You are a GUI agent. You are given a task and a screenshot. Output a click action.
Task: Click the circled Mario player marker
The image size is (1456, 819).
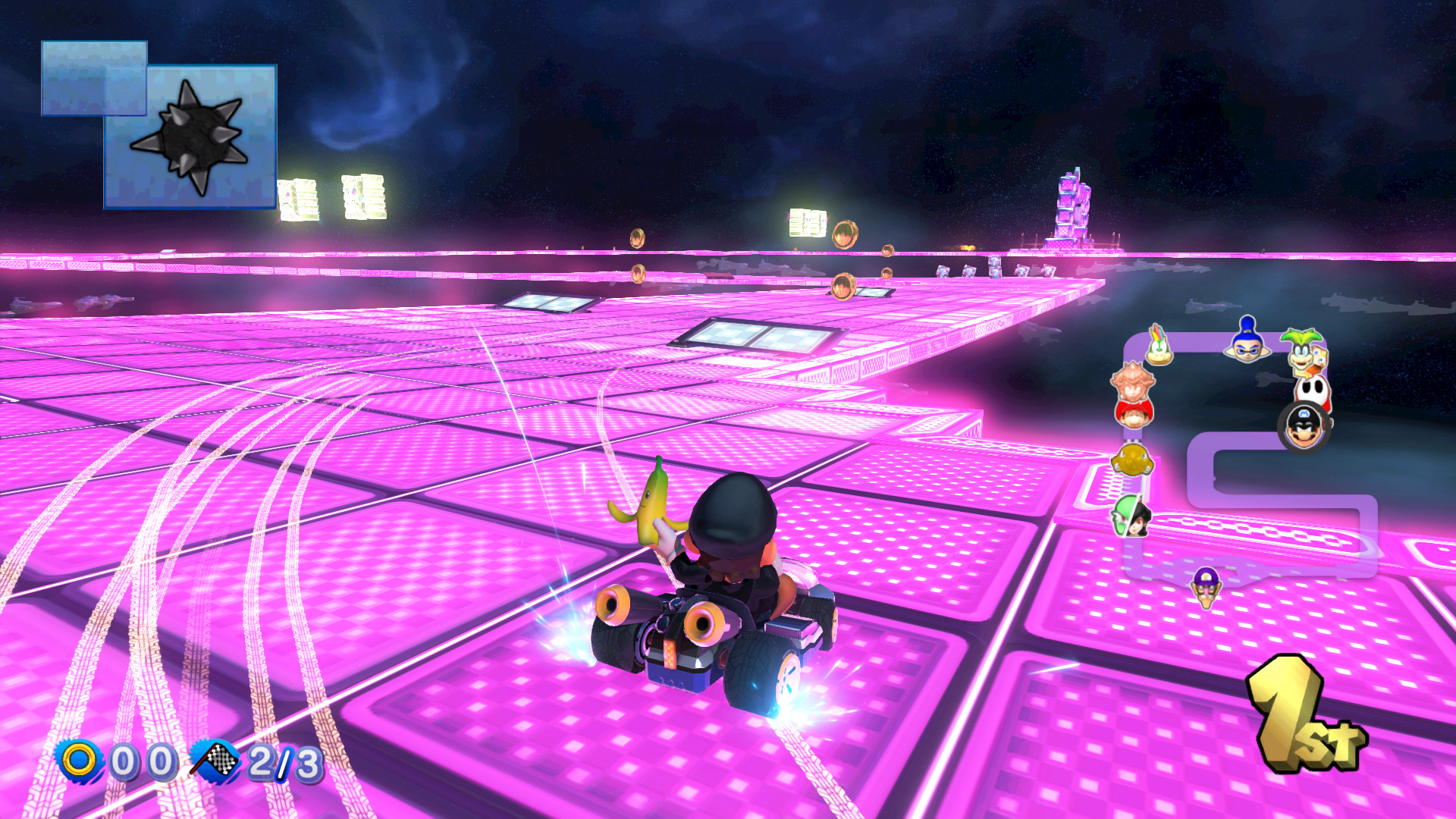point(1304,428)
